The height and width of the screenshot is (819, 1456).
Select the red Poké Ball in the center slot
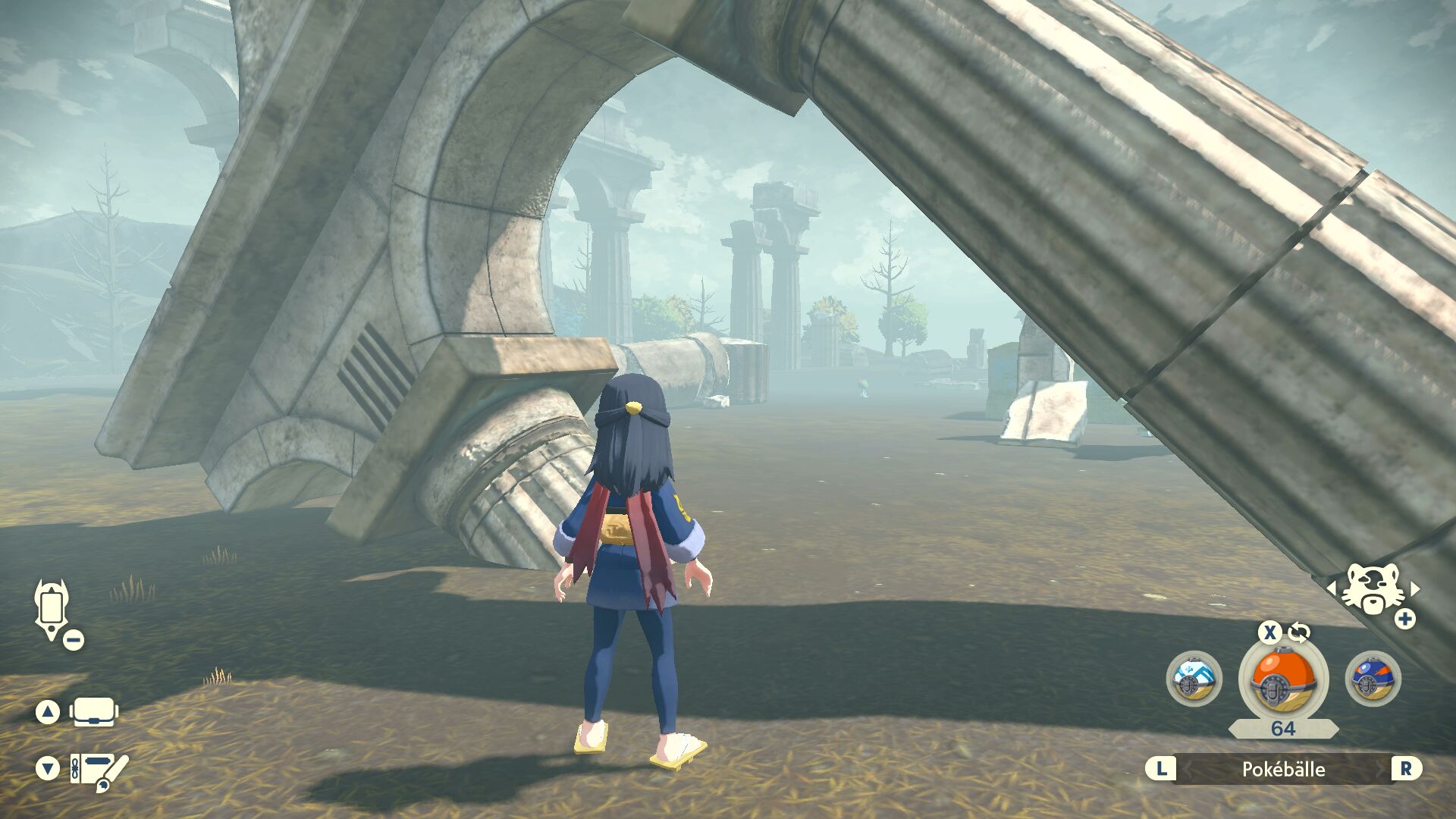1282,679
